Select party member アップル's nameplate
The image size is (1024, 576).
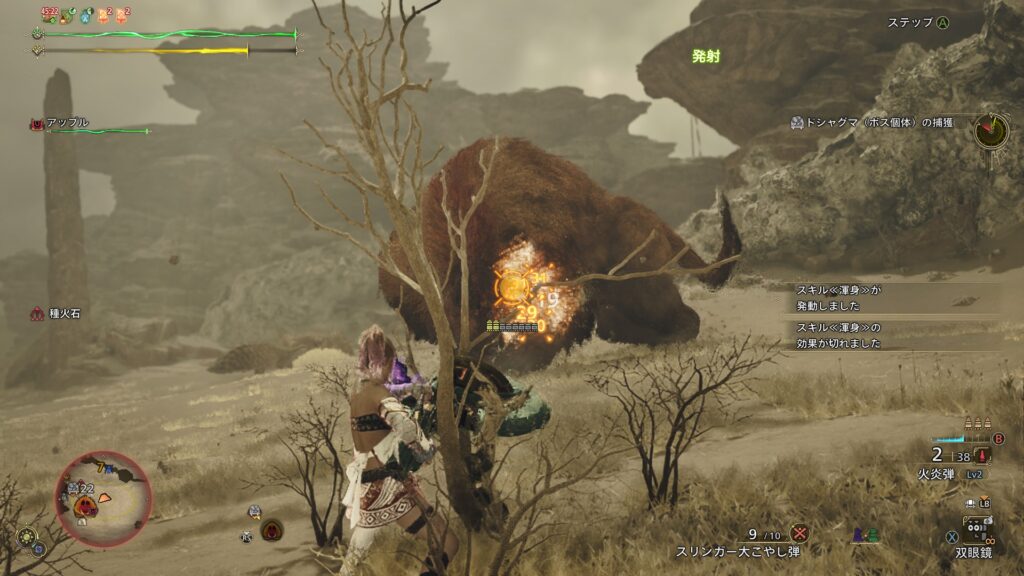click(x=66, y=123)
